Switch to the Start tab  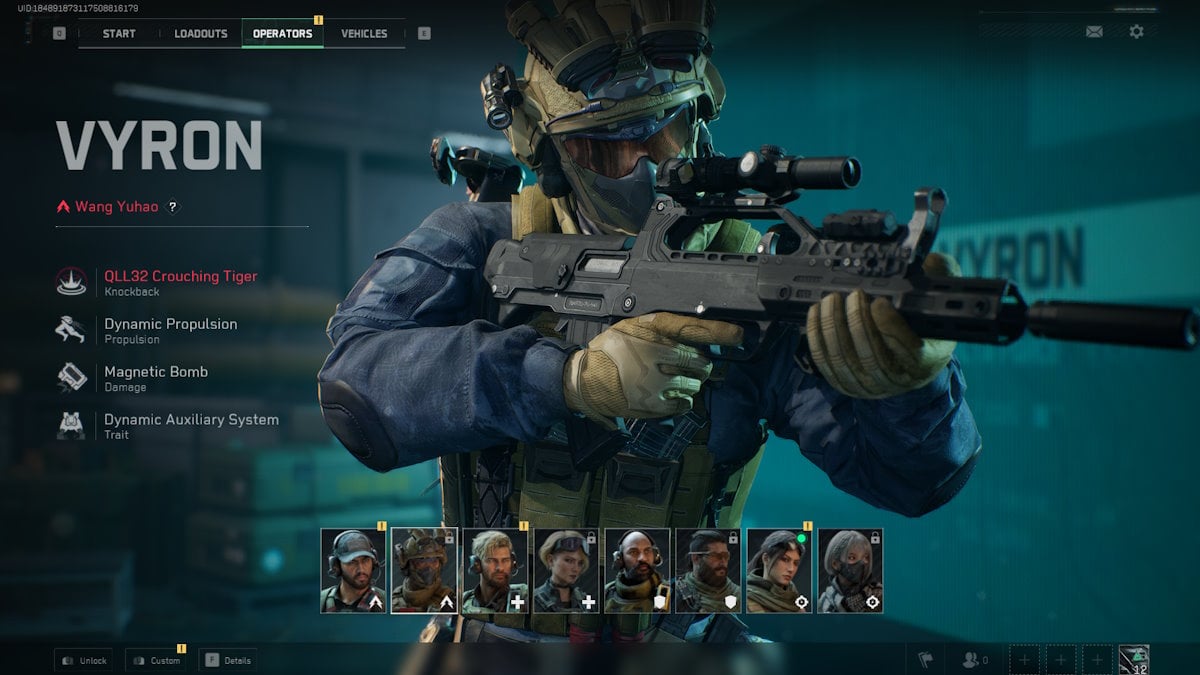pos(119,33)
